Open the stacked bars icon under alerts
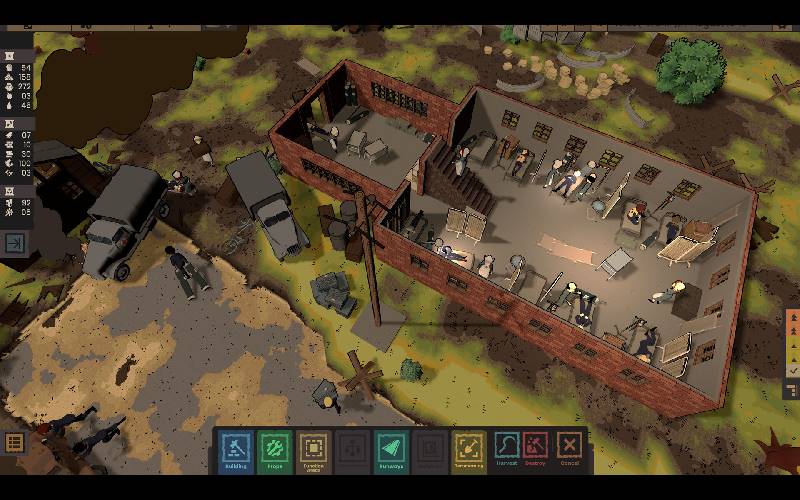Image resolution: width=800 pixels, height=500 pixels. click(x=793, y=389)
